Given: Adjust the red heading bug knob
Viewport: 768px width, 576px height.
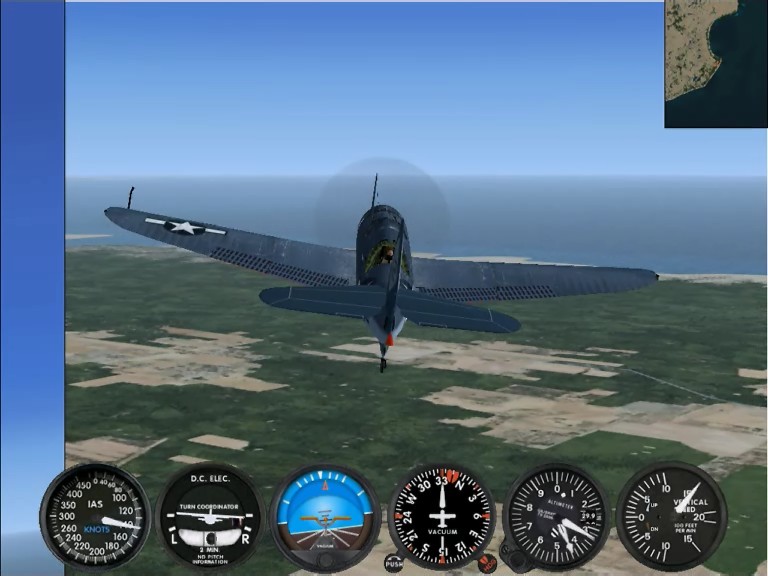Looking at the screenshot, I should tap(487, 563).
